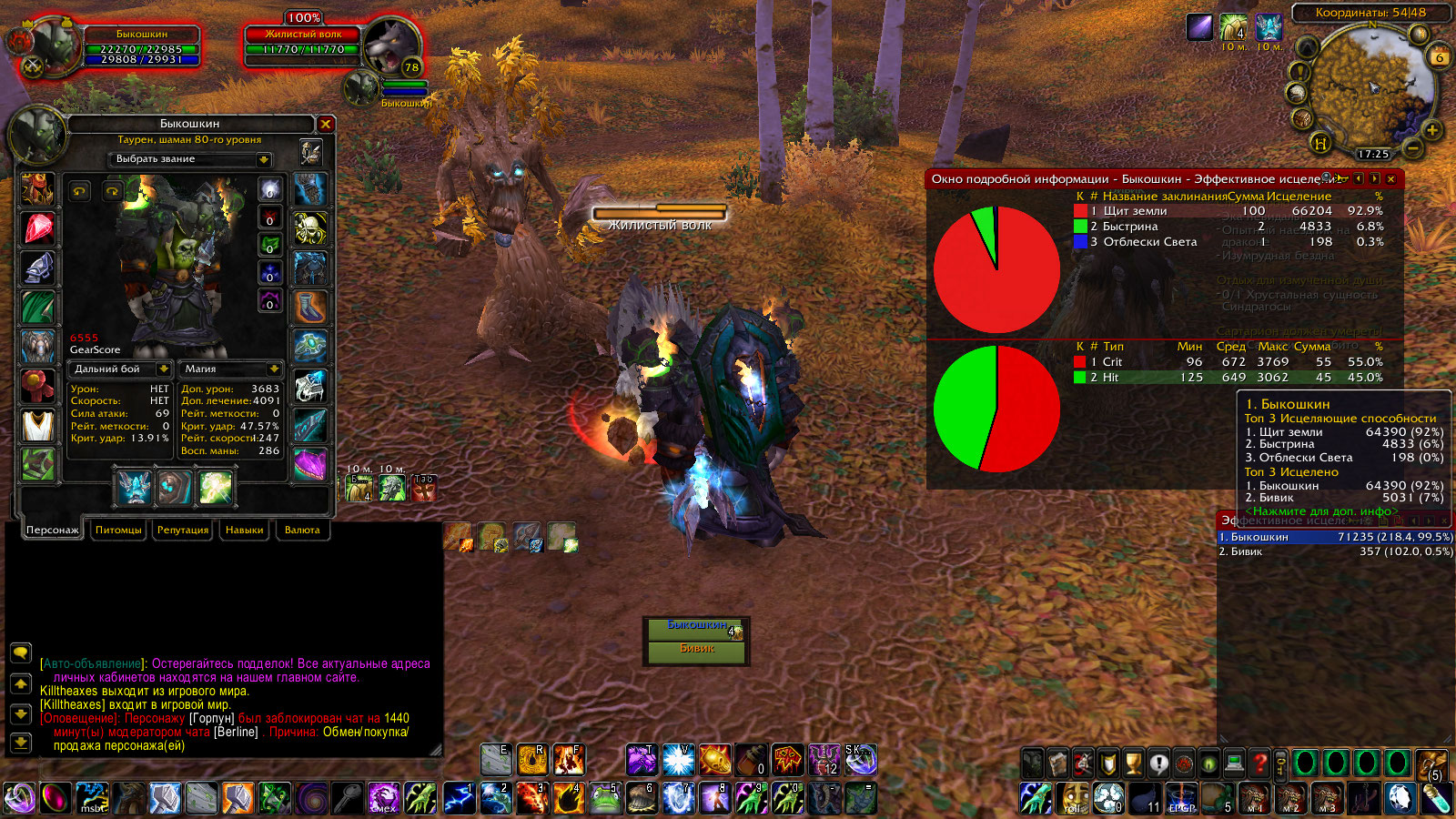This screenshot has width=1456, height=819.
Task: Use the EPGP macro button
Action: pyautogui.click(x=1181, y=798)
